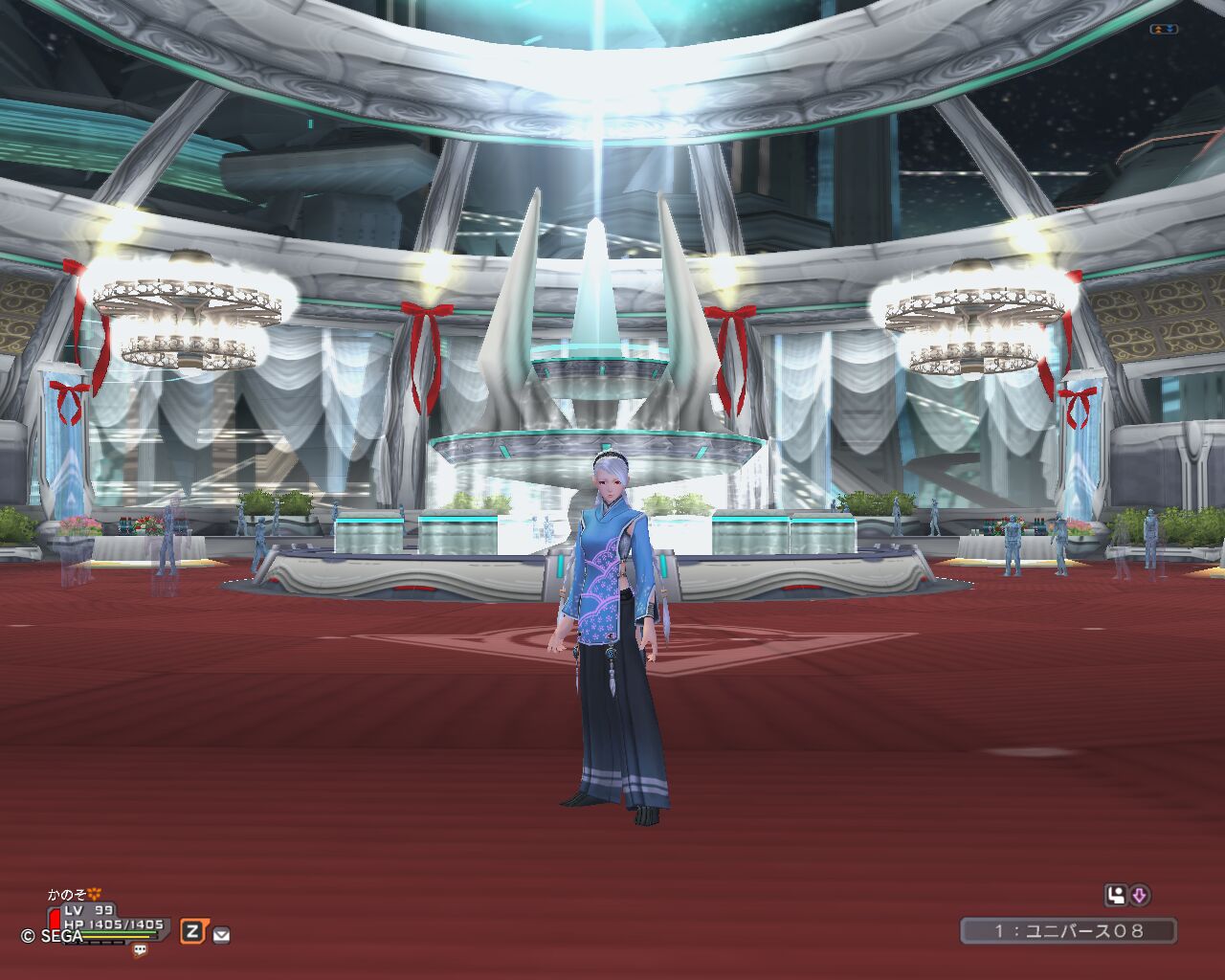
Task: Open the chat speech bubble icon
Action: click(141, 950)
